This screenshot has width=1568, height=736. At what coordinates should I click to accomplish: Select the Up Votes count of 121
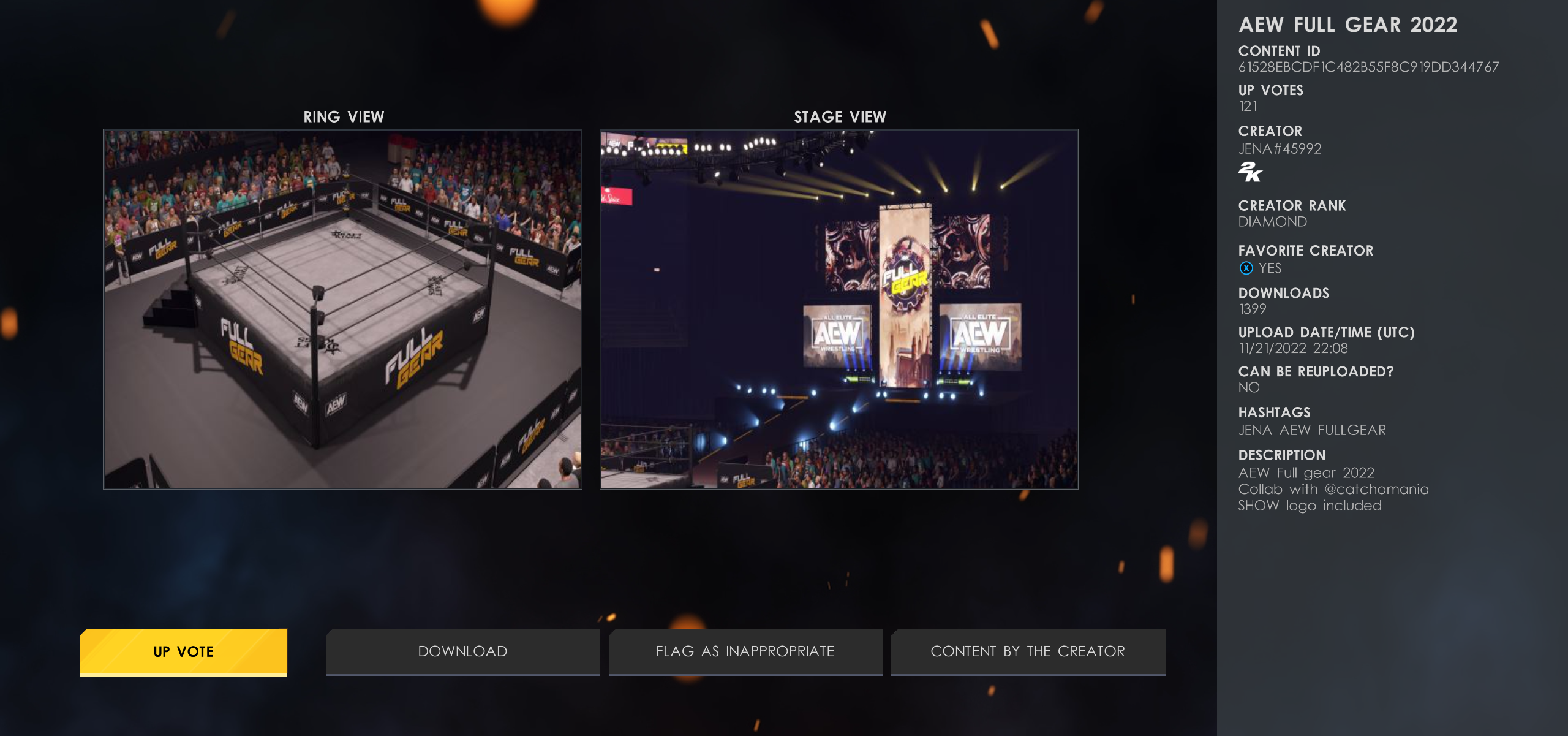[1248, 106]
